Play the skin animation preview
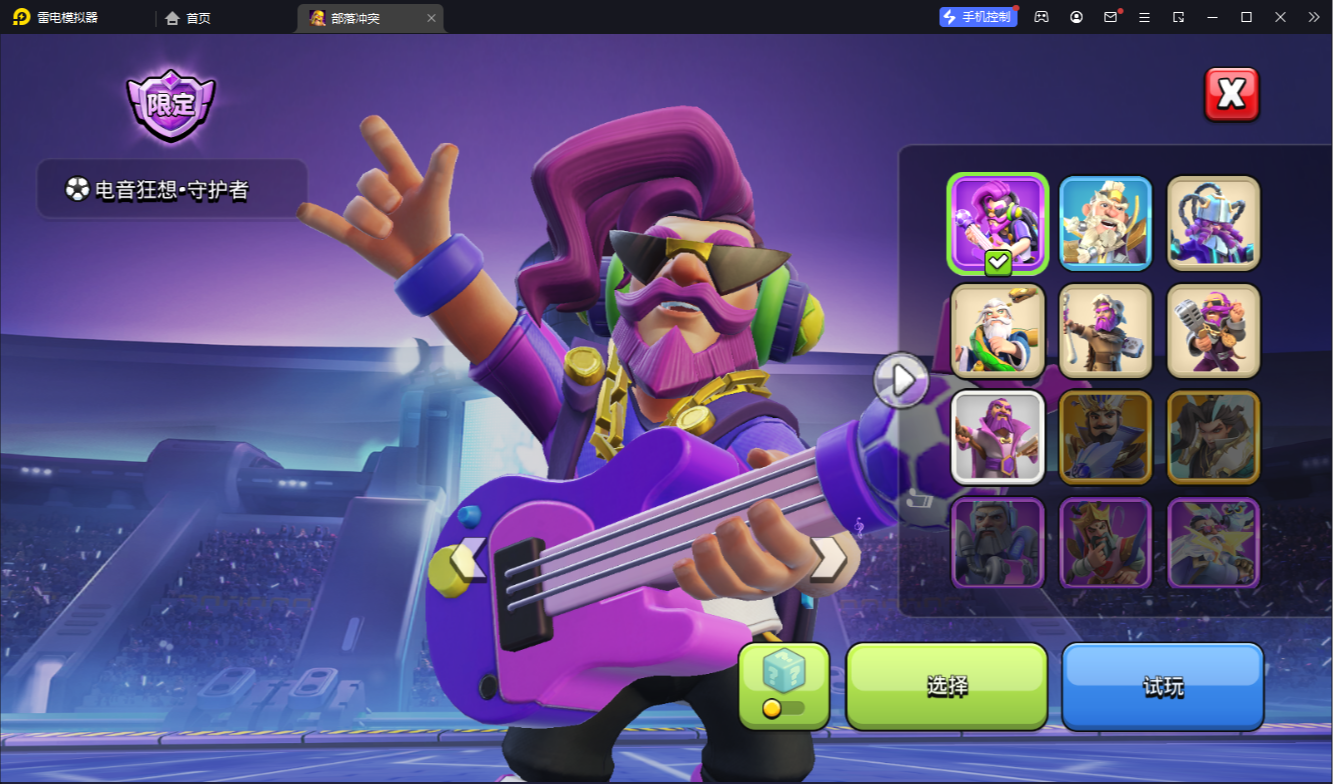The height and width of the screenshot is (784, 1333). 901,380
